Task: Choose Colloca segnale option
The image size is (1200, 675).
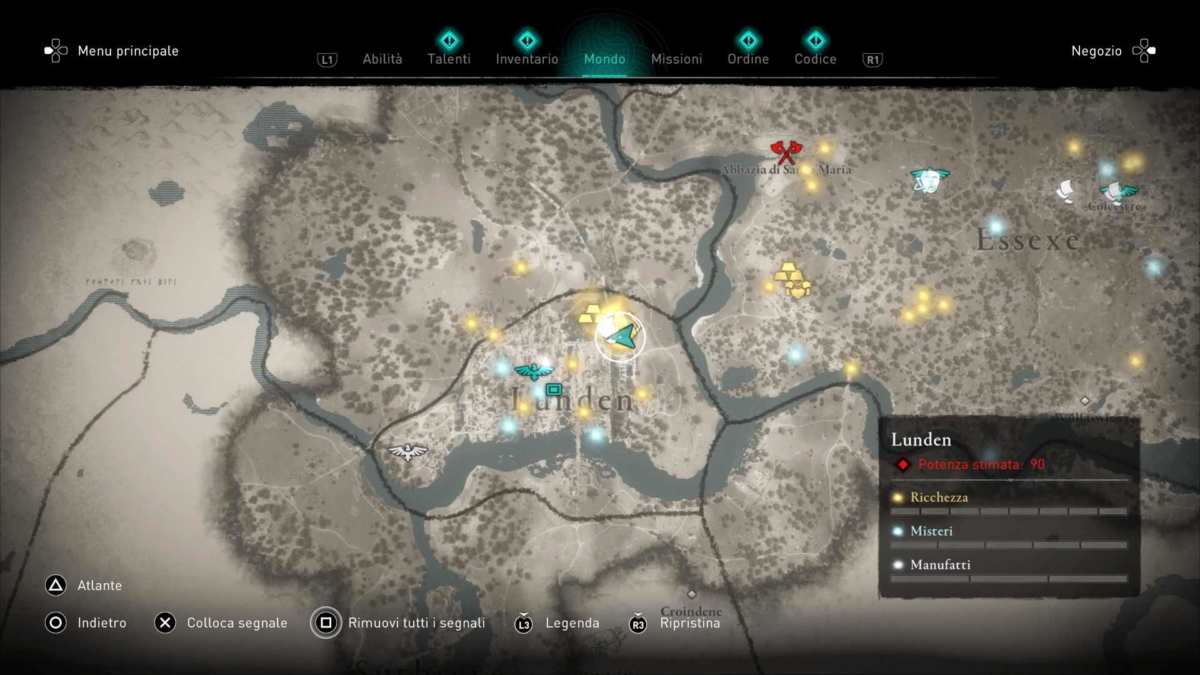Action: (x=236, y=623)
